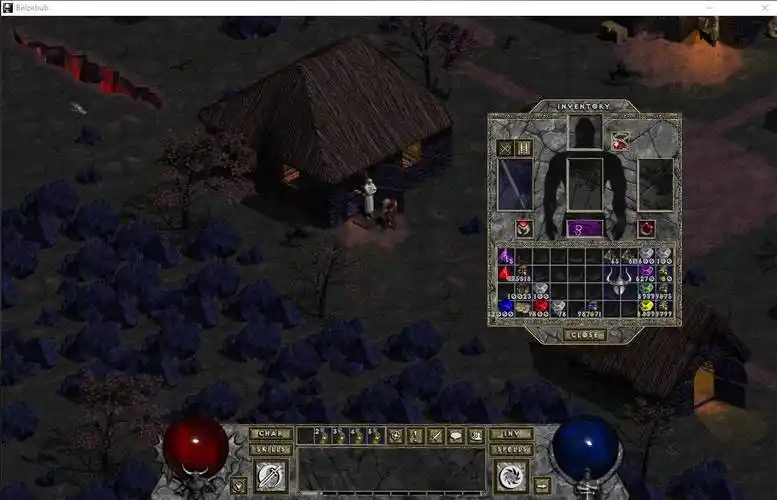Viewport: 777px width, 500px height.
Task: Open the SKILLS panel
Action: click(x=271, y=449)
